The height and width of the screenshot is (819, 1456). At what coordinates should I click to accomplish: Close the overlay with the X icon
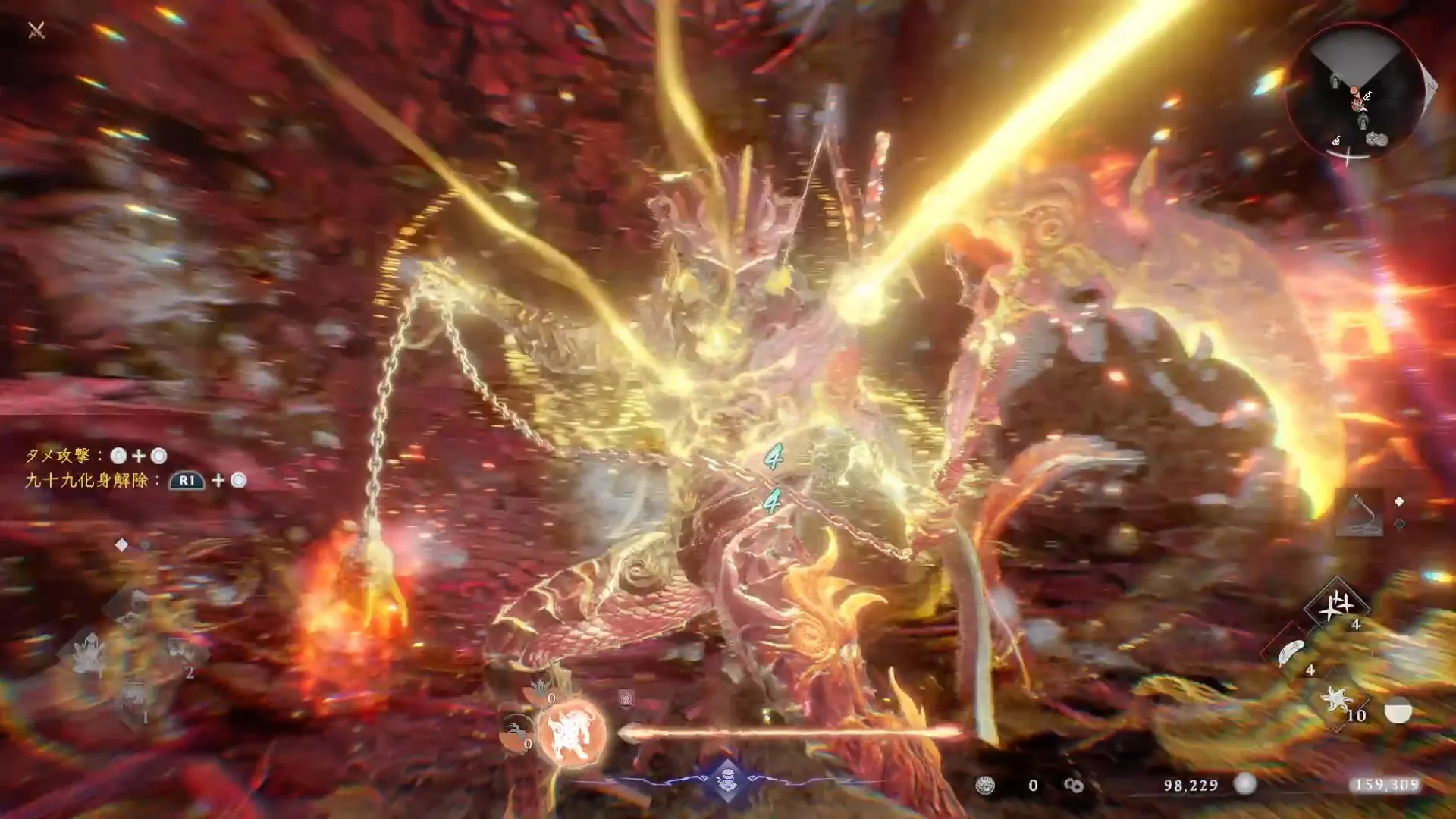pyautogui.click(x=36, y=30)
